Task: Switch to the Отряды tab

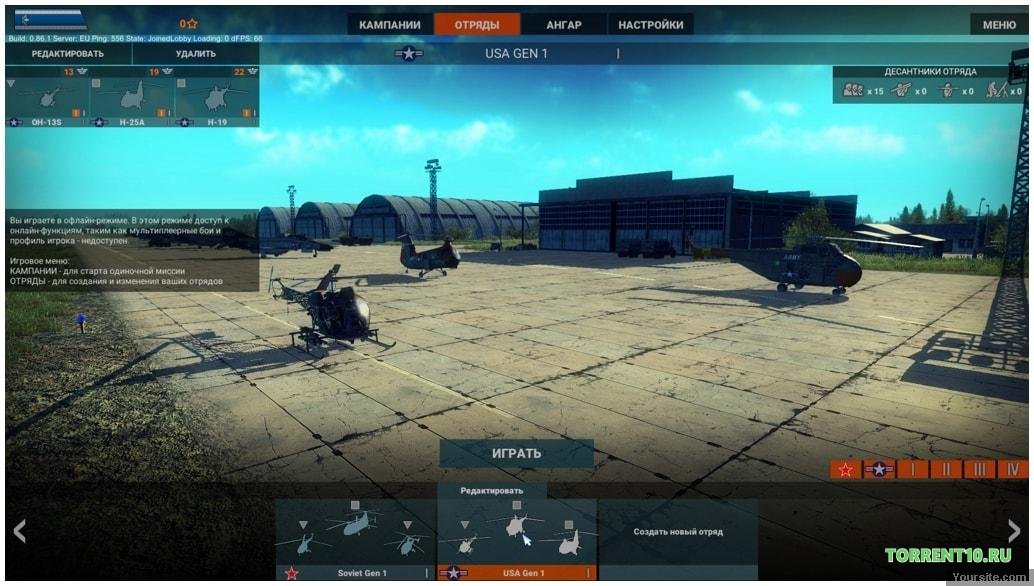Action: pyautogui.click(x=477, y=25)
